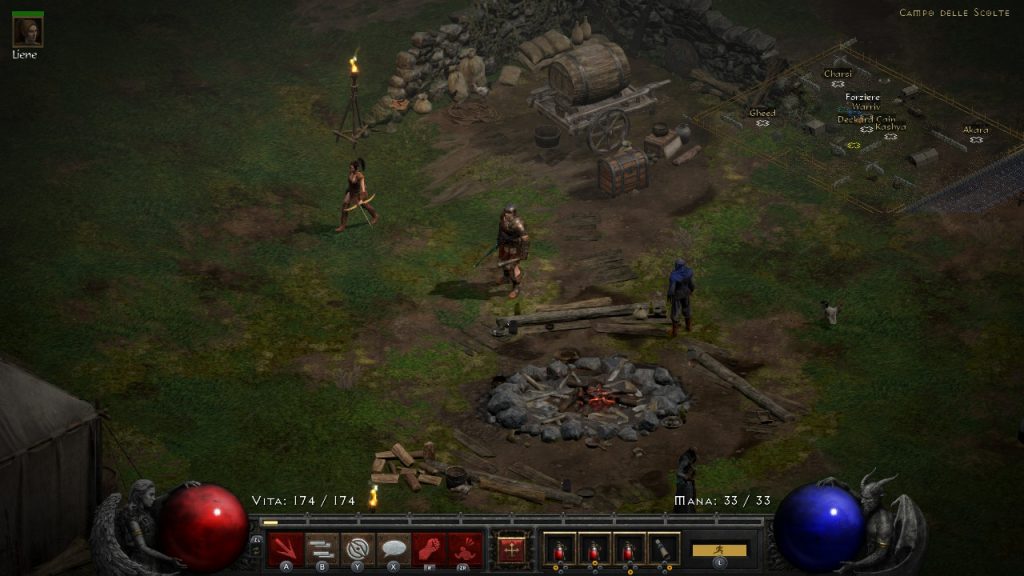Choose the Akara marker on the minimap
1024x576 pixels.
pyautogui.click(x=976, y=139)
